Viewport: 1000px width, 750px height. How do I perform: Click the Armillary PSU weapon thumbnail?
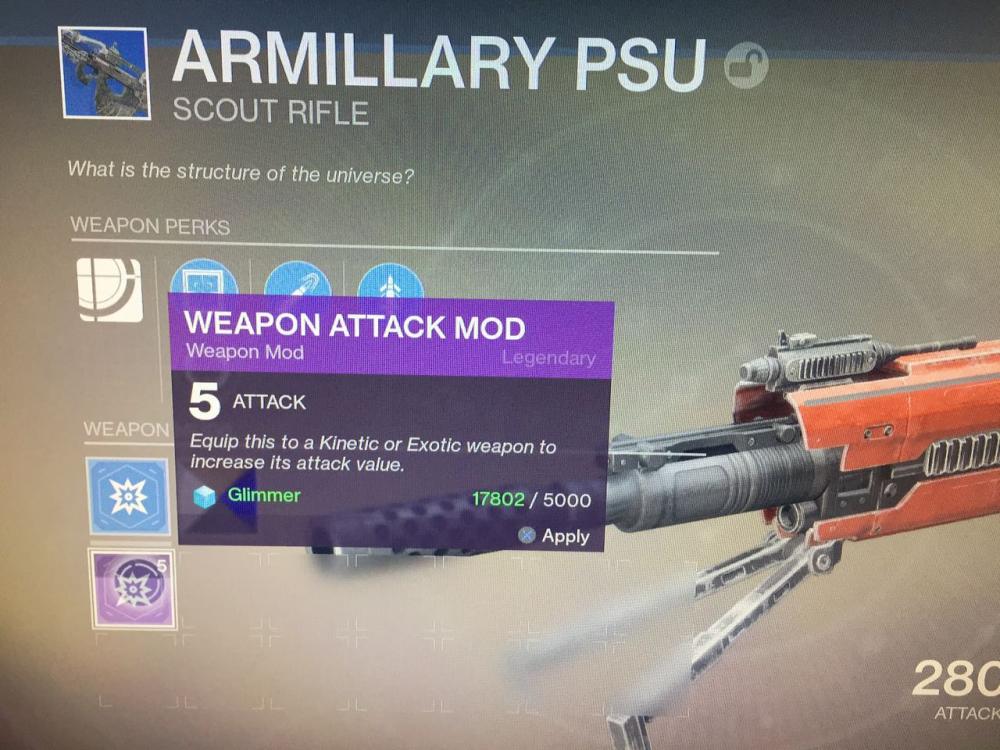tap(104, 73)
